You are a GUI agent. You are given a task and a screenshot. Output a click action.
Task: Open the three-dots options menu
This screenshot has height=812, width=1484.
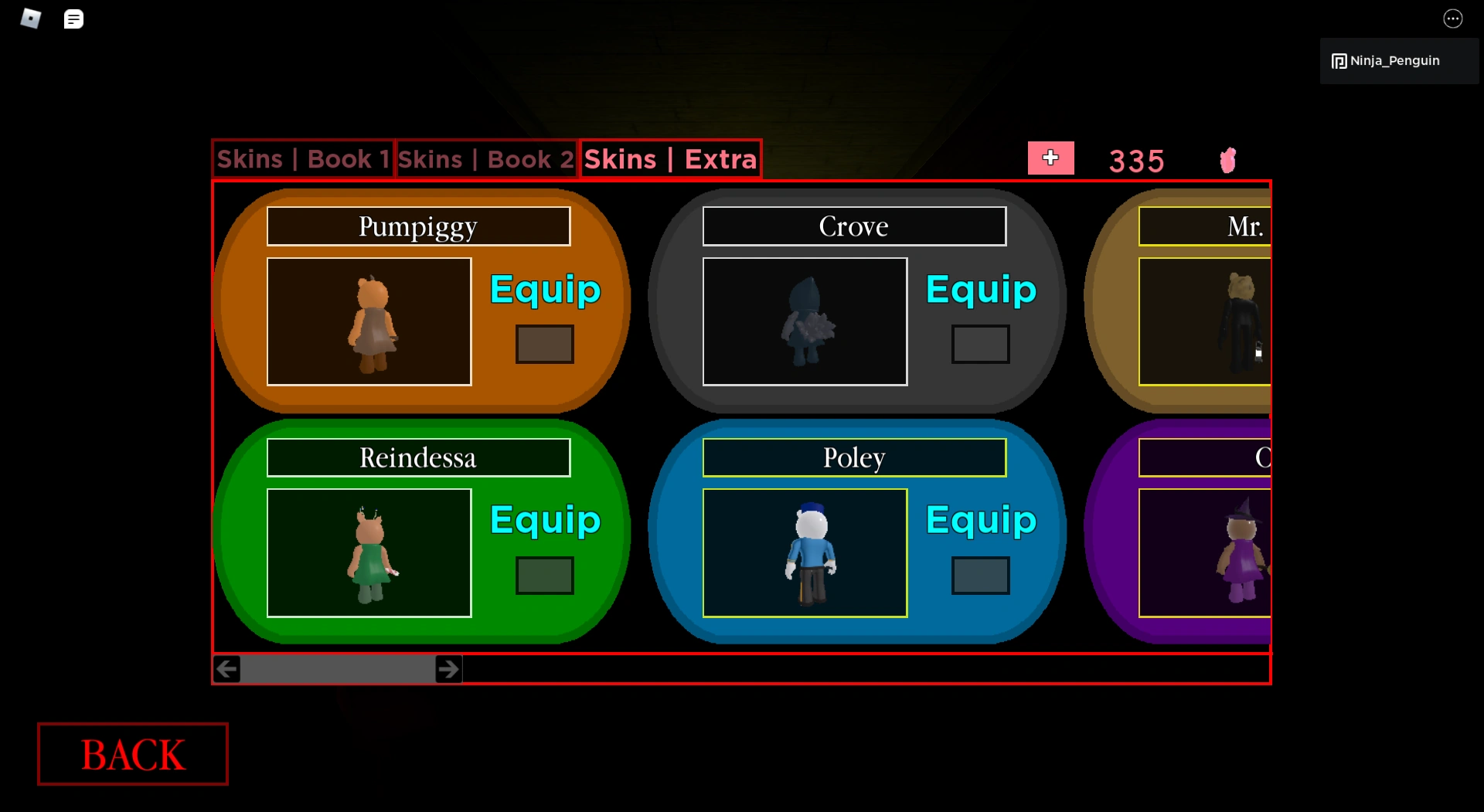pos(1452,18)
